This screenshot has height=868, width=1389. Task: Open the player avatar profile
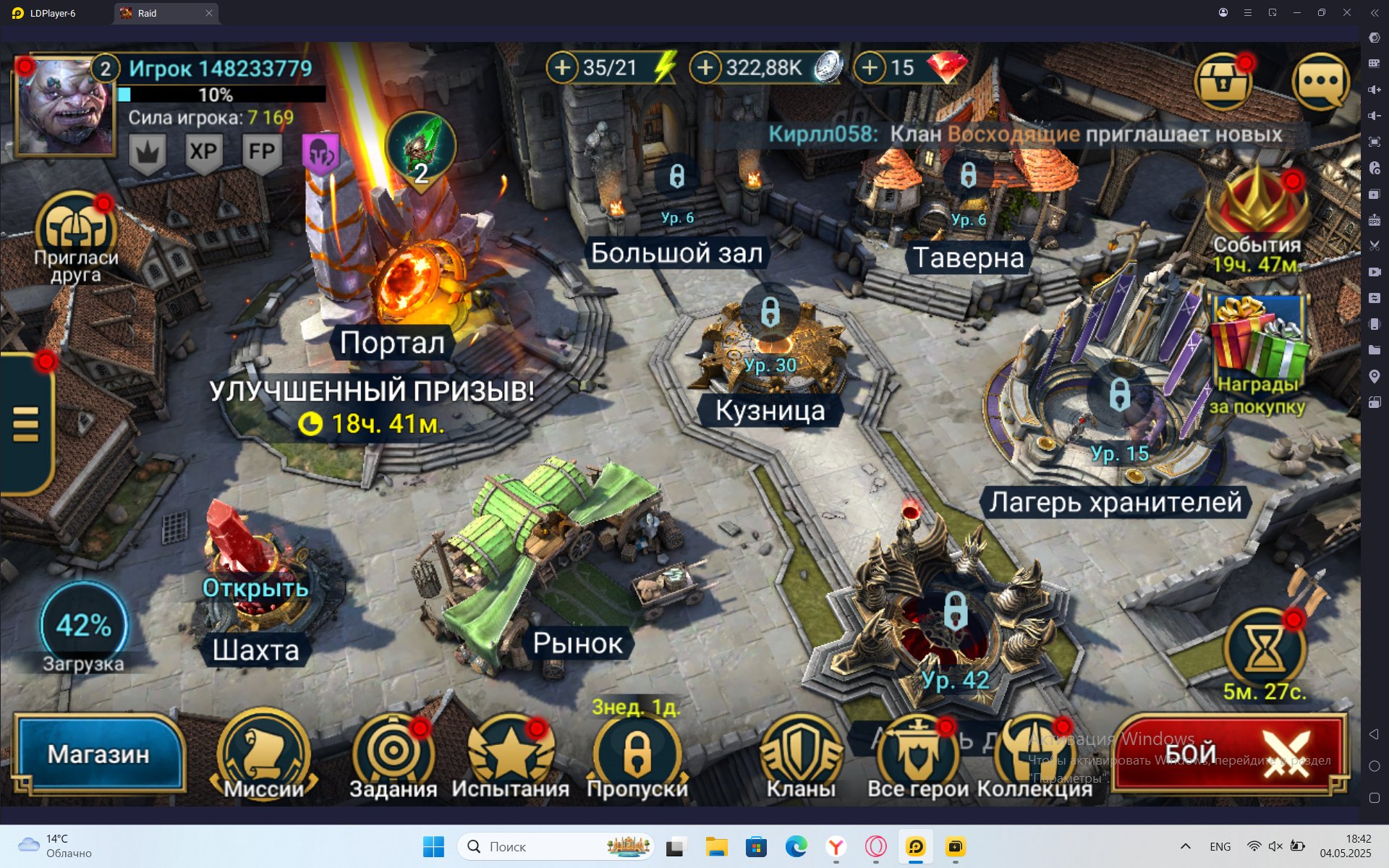point(64,106)
